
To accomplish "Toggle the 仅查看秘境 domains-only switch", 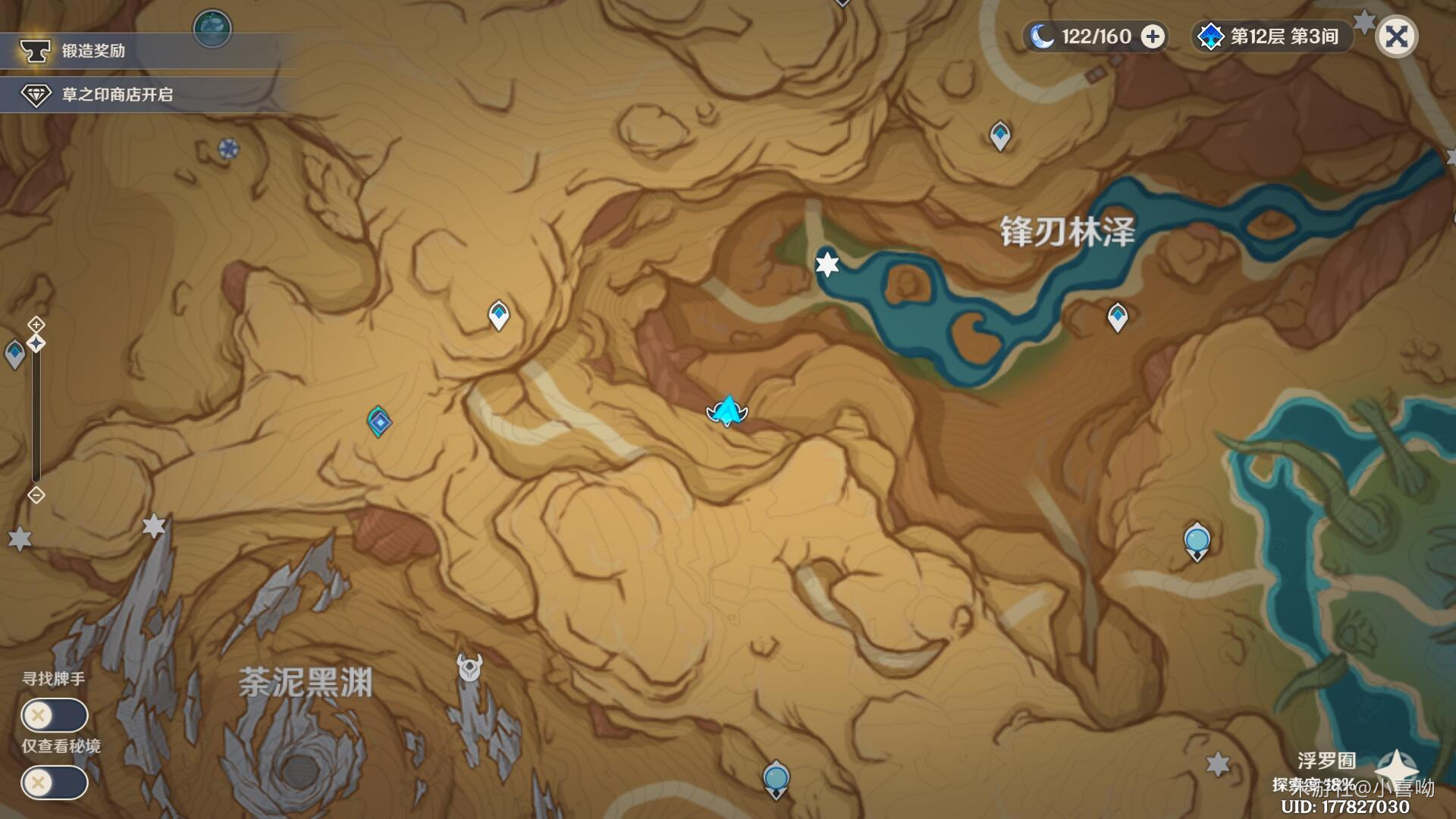I will point(54,783).
